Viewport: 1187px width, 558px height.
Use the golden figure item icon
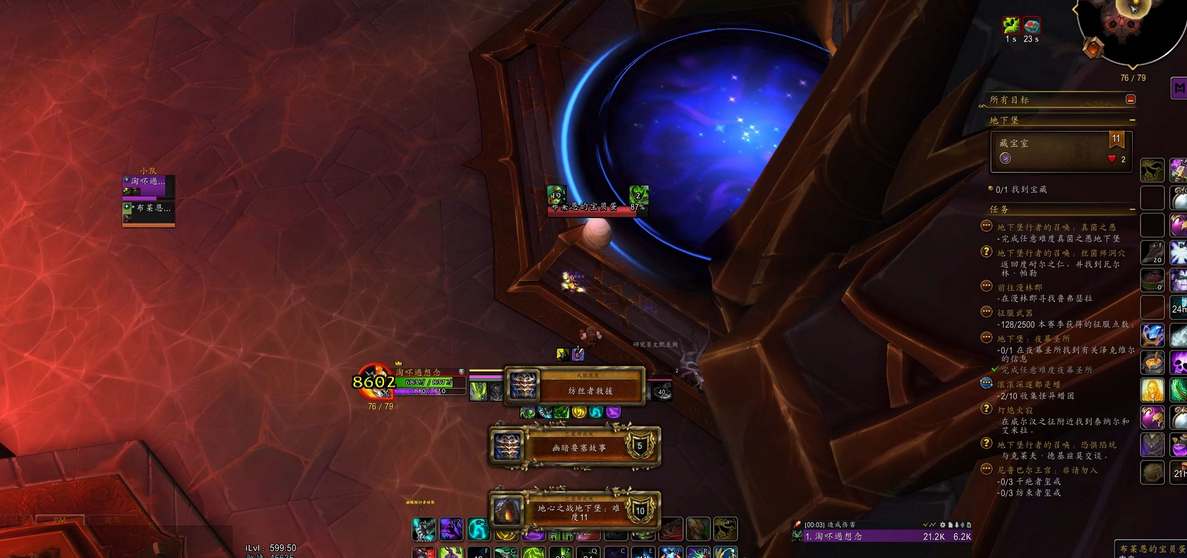[x=1152, y=390]
